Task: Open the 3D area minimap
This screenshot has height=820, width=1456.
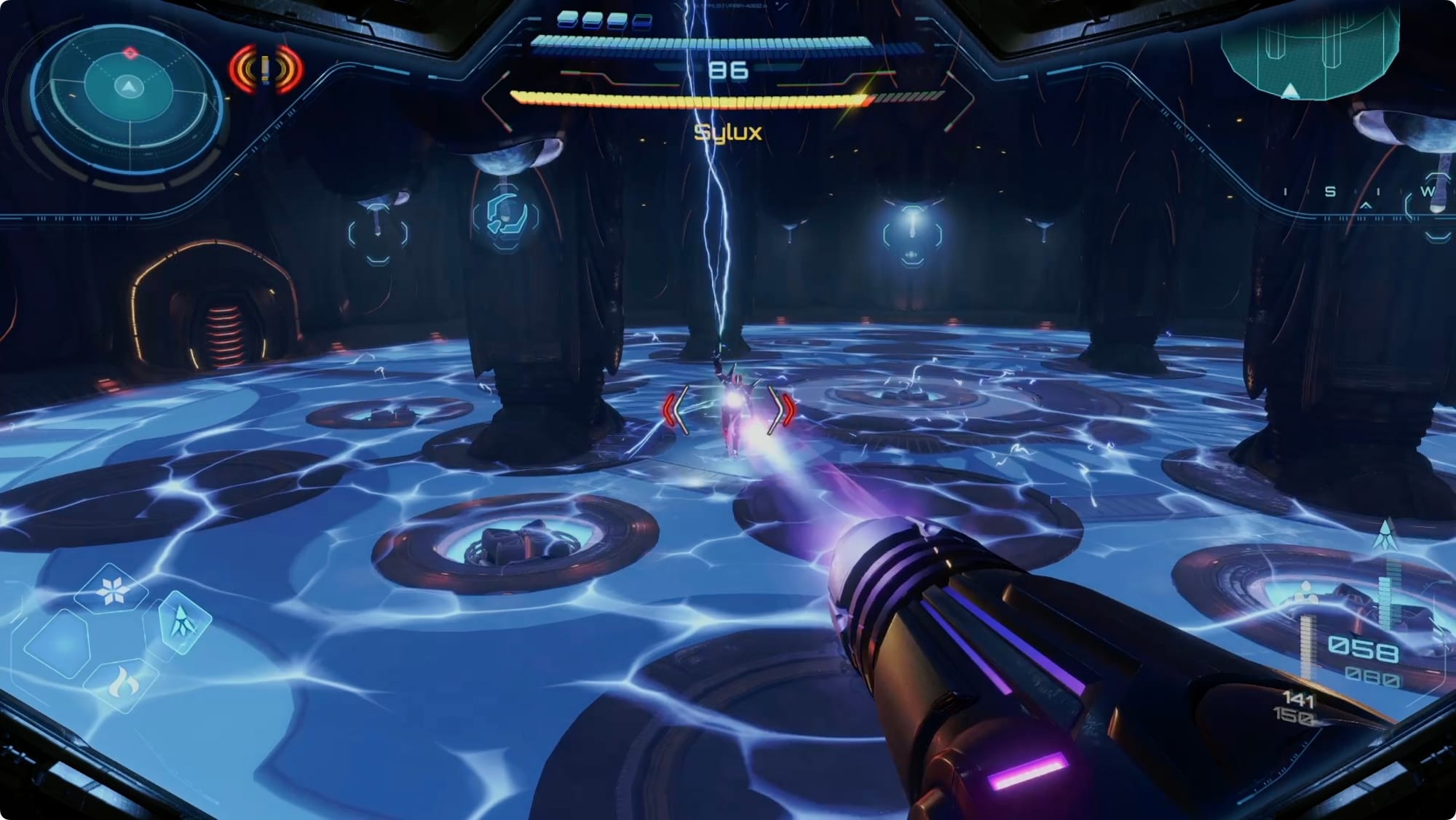Action: pos(1310,51)
